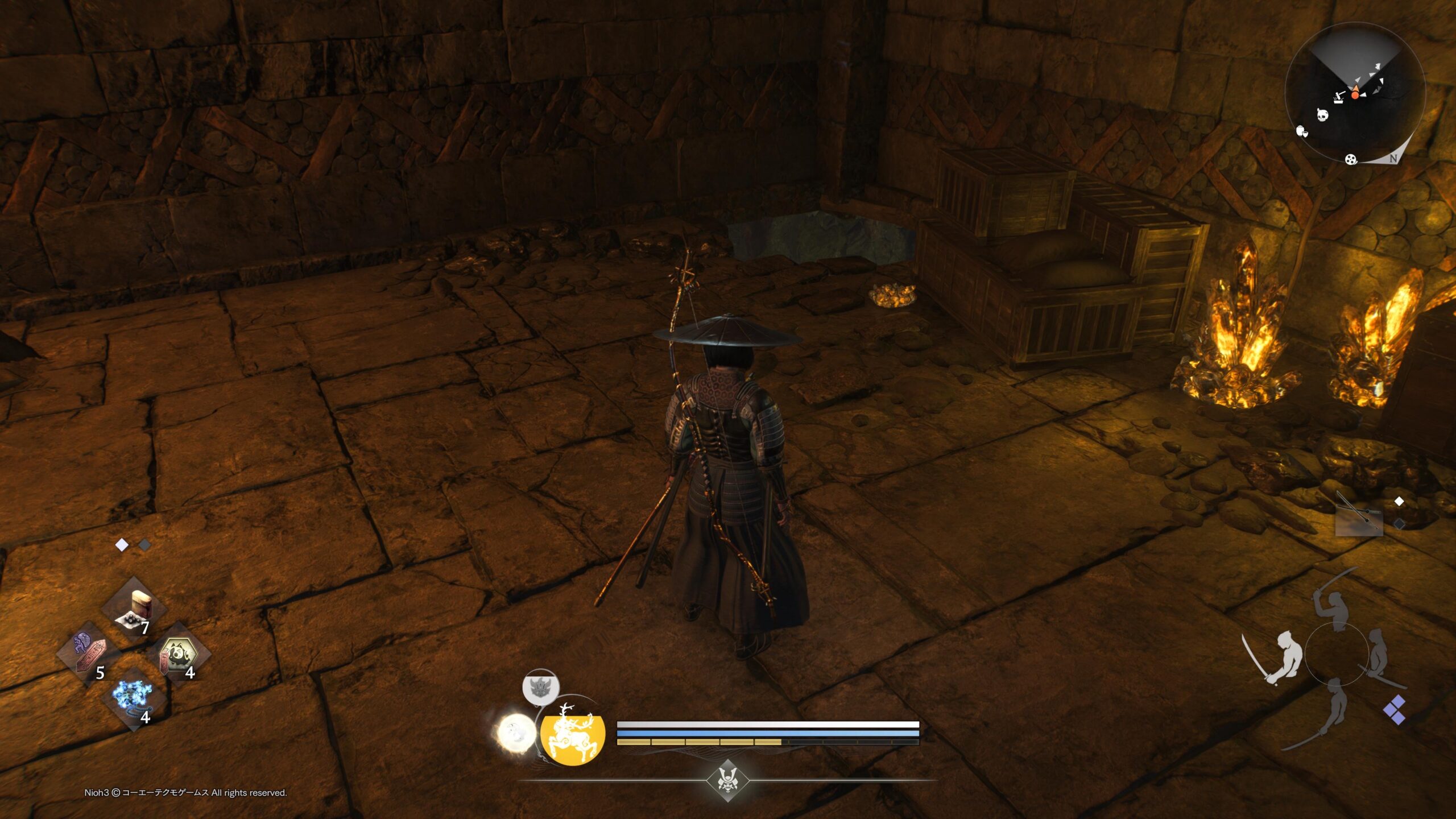The height and width of the screenshot is (819, 1456).
Task: Select the film reel icon on minimap
Action: (x=1351, y=159)
